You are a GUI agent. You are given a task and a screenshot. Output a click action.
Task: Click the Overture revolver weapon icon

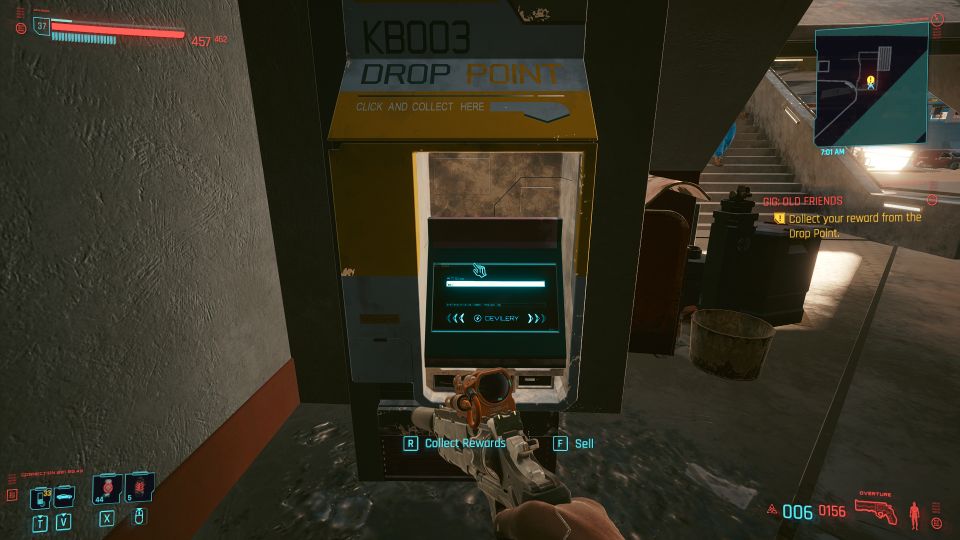[x=875, y=509]
